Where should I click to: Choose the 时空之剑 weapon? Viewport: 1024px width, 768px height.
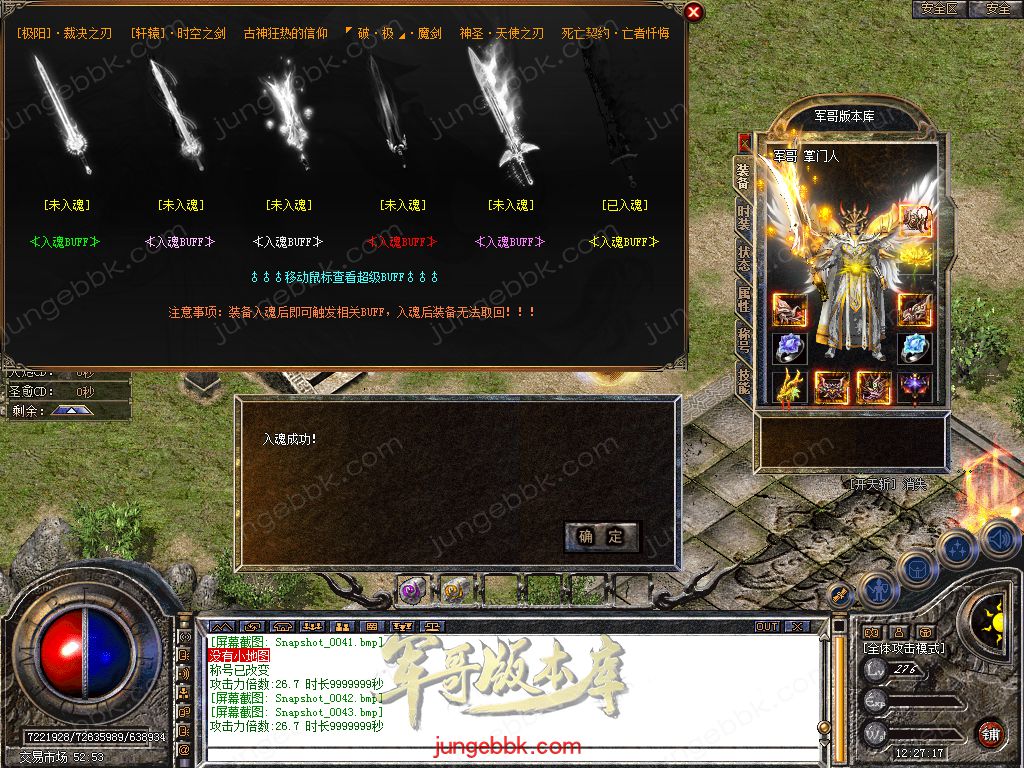(176, 115)
